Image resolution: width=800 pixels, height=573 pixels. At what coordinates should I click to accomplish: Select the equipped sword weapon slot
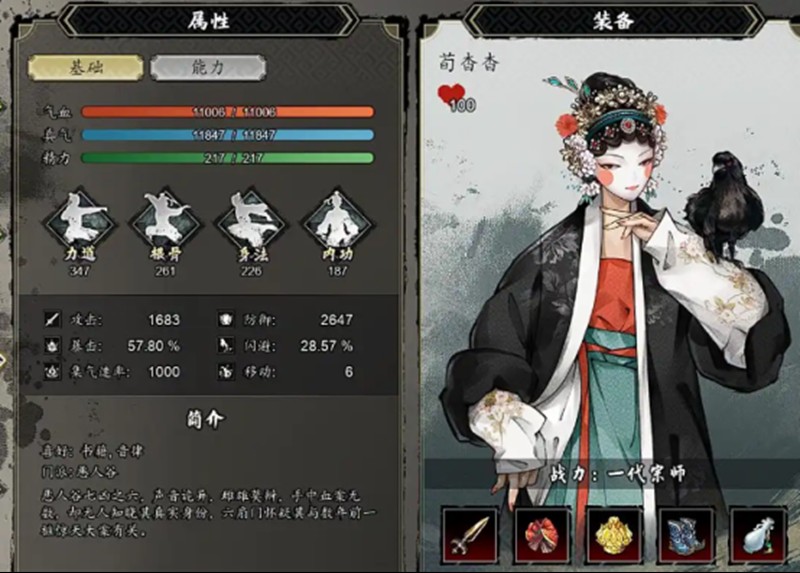(468, 535)
